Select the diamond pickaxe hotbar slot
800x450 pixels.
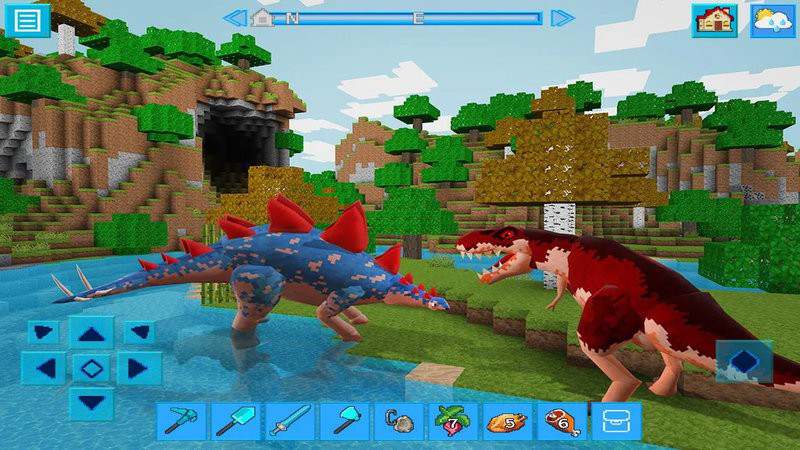click(181, 421)
